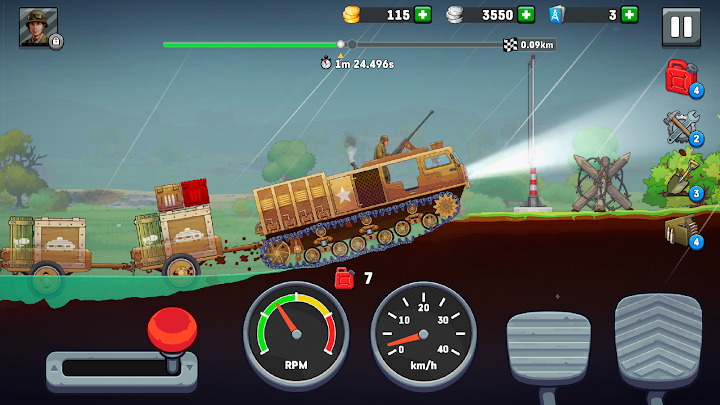720x405 pixels.
Task: Add more gold coins with the plus button
Action: (423, 15)
